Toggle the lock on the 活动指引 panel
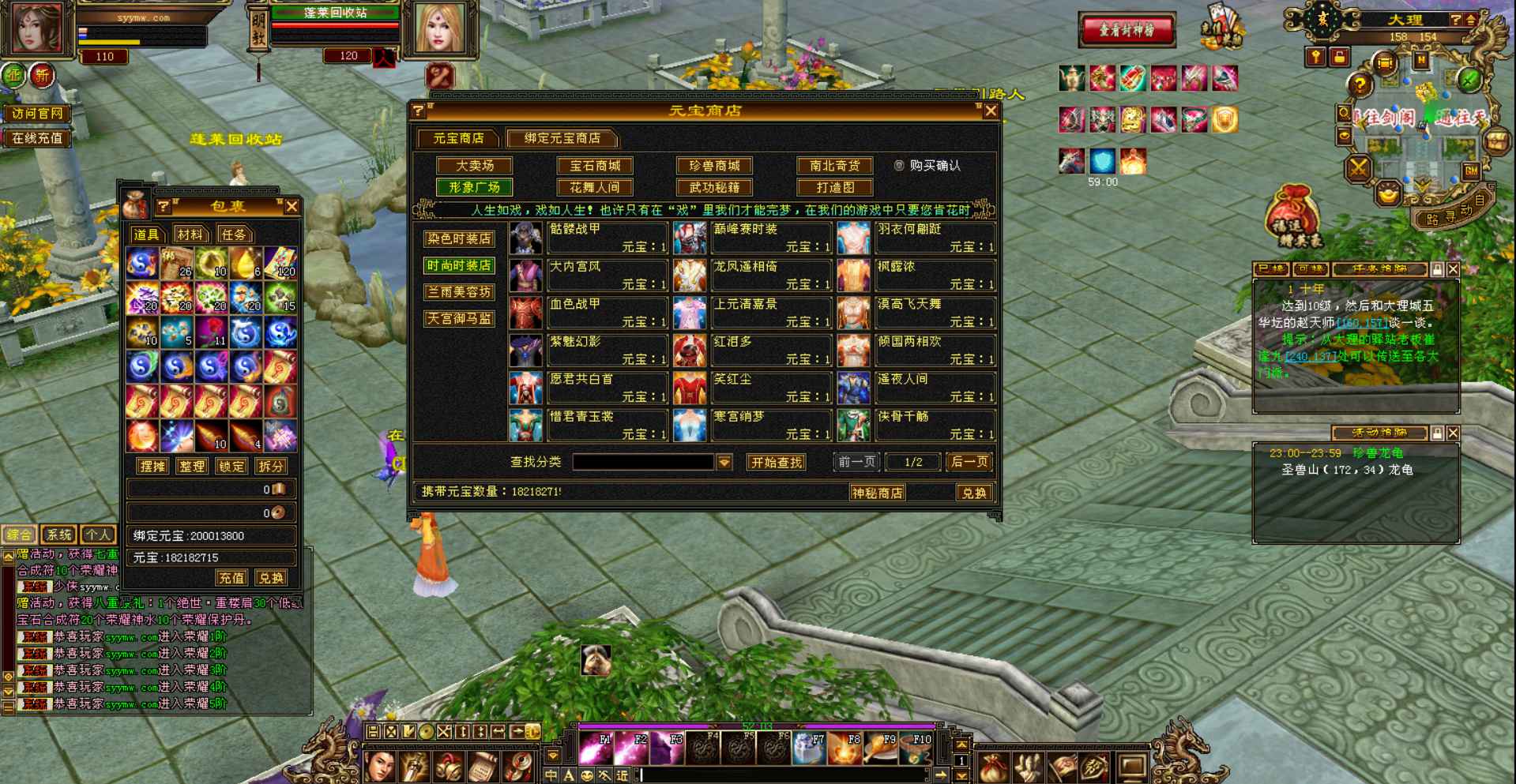Viewport: 1516px width, 784px height. pyautogui.click(x=1436, y=433)
